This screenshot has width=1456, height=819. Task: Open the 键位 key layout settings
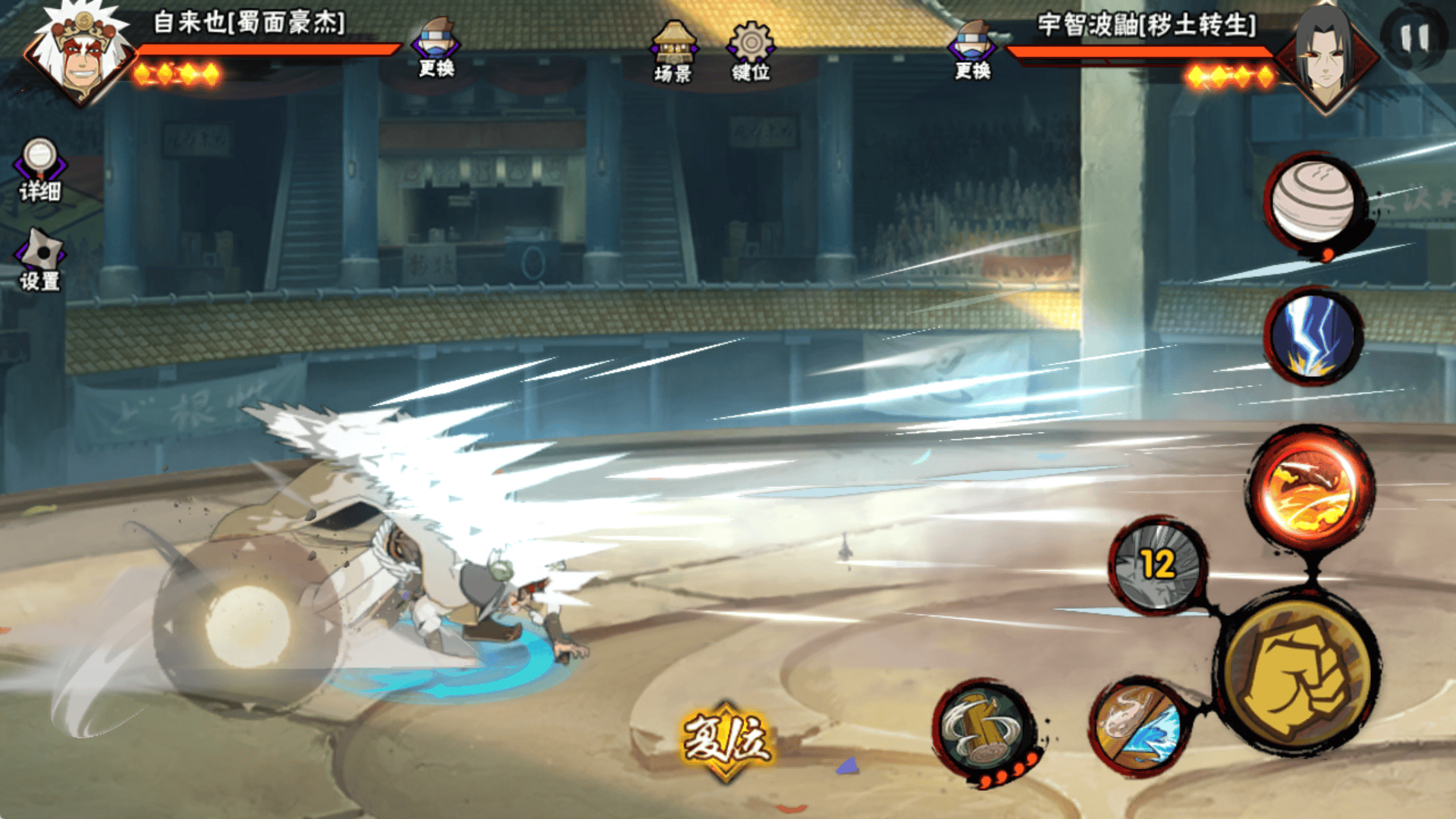coord(750,52)
